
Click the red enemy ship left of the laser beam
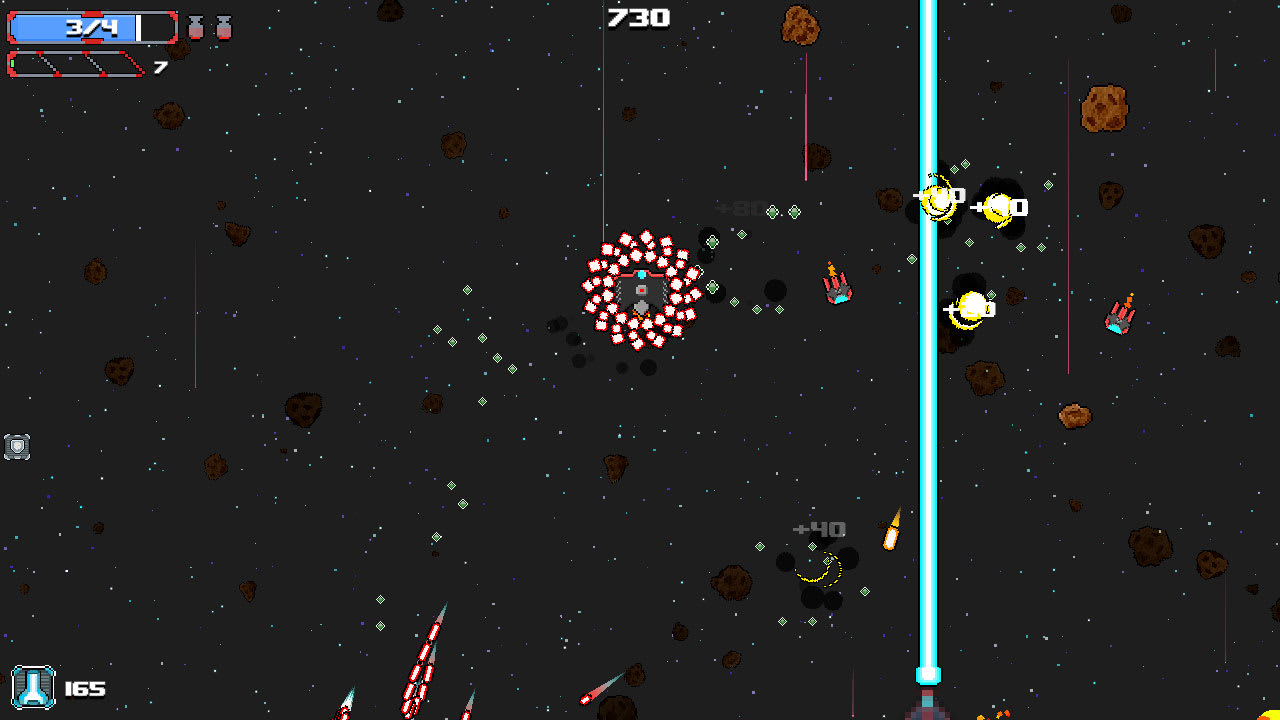click(838, 288)
